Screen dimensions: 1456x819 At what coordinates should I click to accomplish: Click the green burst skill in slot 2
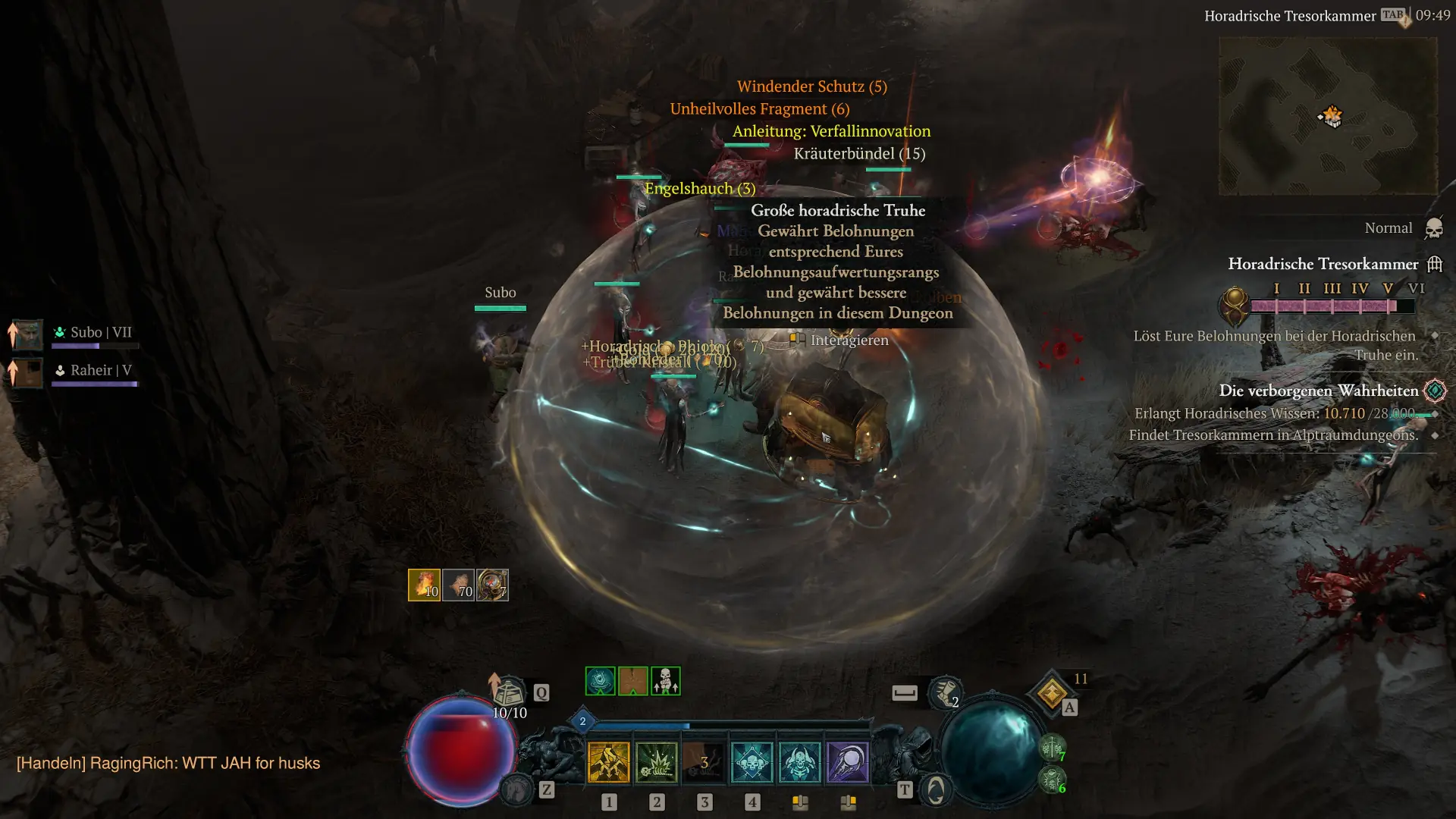[x=656, y=762]
